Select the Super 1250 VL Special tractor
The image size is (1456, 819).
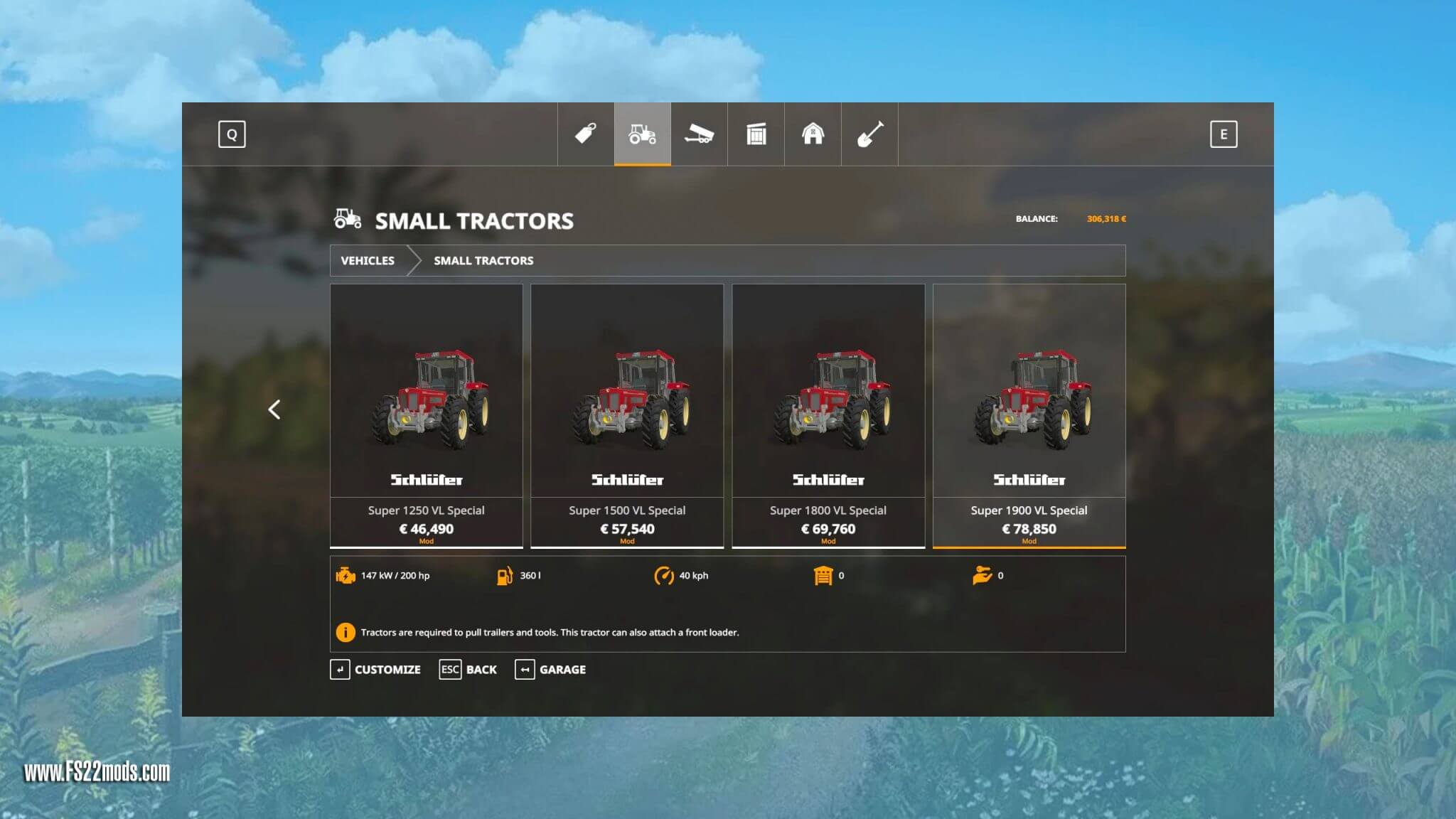tap(426, 412)
